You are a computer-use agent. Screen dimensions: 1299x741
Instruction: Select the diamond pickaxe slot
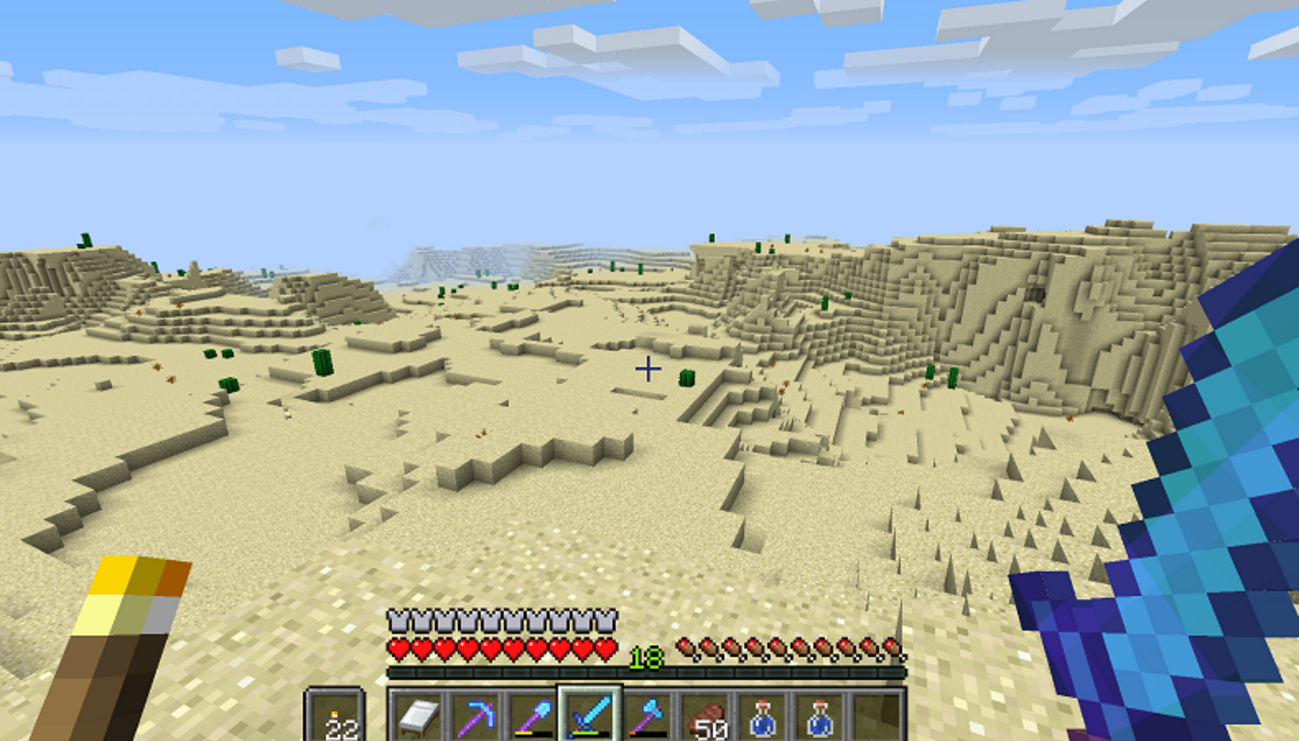tap(474, 717)
